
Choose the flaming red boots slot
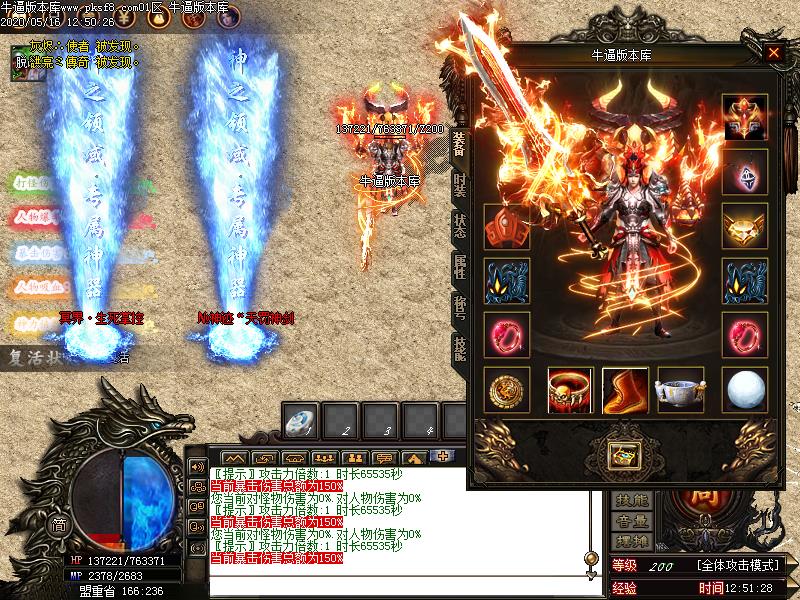625,391
